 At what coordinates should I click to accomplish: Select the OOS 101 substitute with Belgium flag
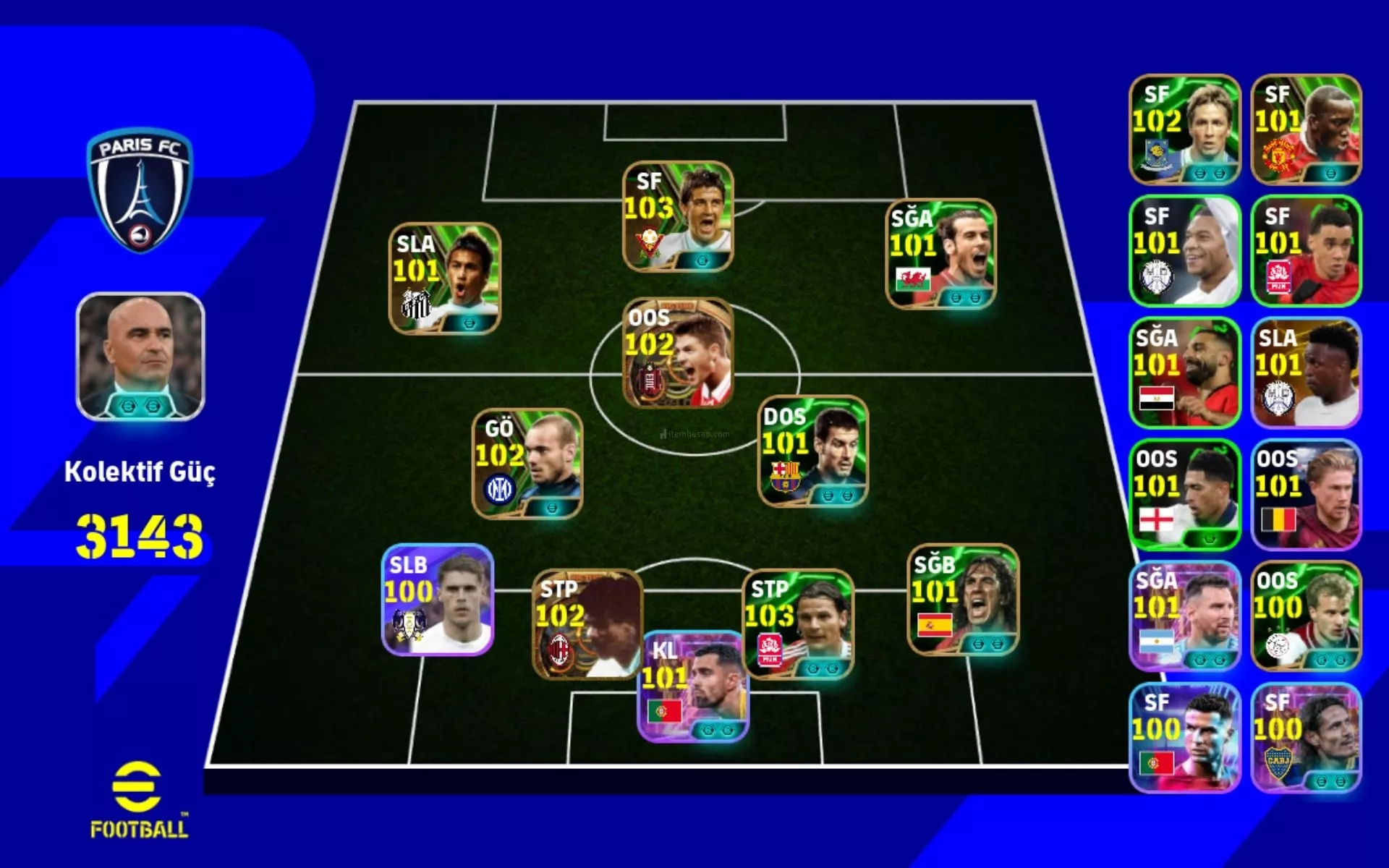(1306, 495)
